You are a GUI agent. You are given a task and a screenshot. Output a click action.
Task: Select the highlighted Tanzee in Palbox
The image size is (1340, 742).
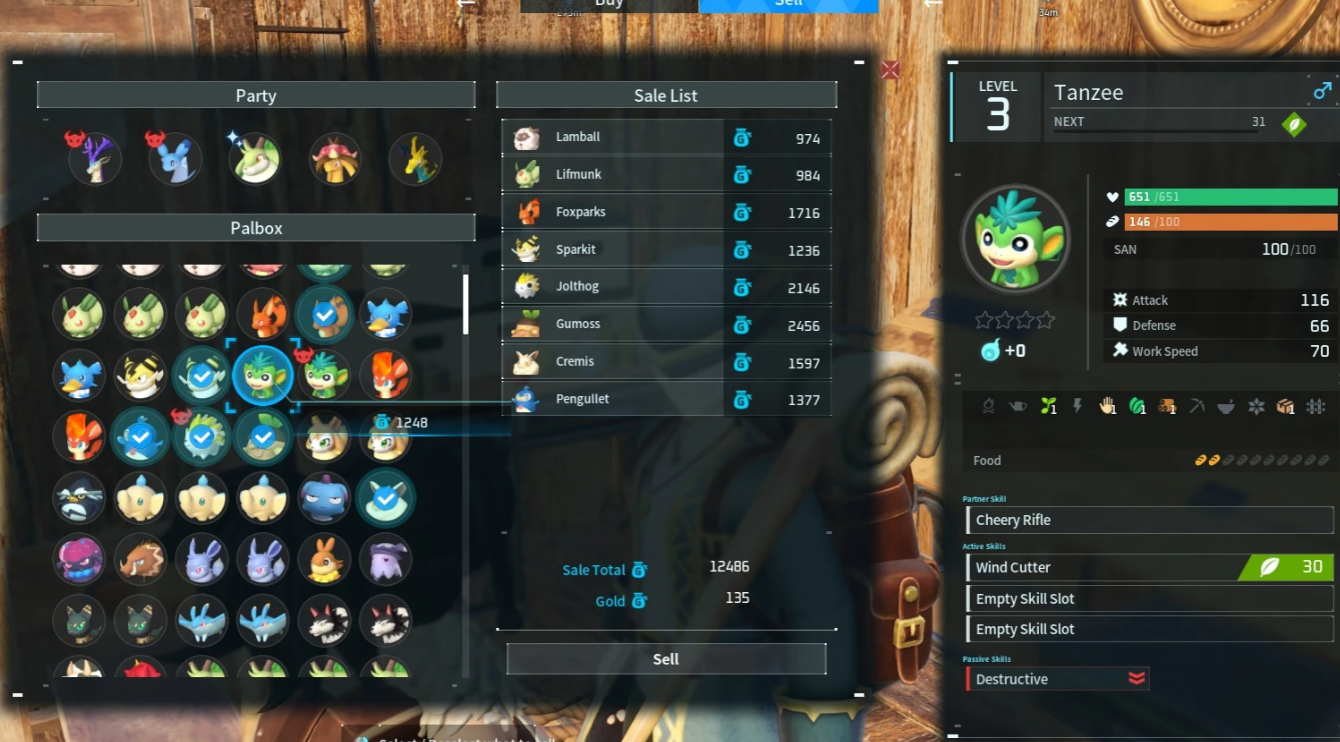263,376
